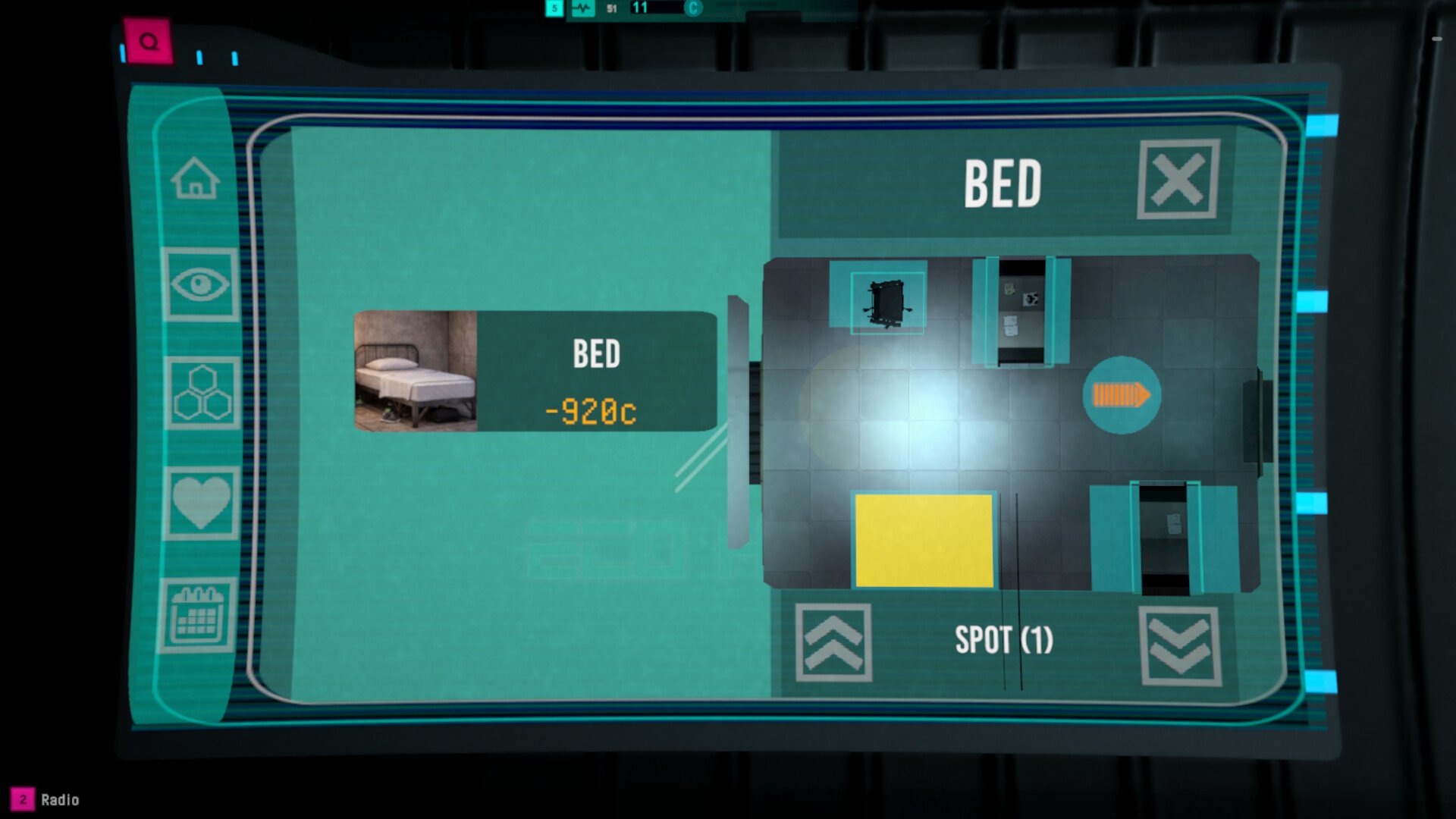
Task: Open the hexagon cluster menu
Action: tap(202, 393)
